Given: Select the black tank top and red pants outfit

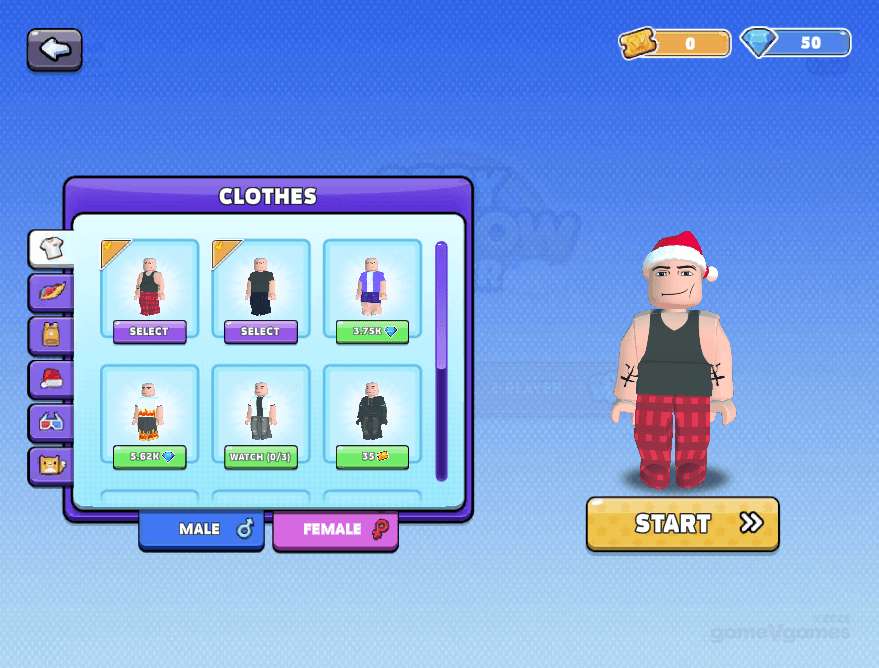Looking at the screenshot, I should [x=149, y=331].
